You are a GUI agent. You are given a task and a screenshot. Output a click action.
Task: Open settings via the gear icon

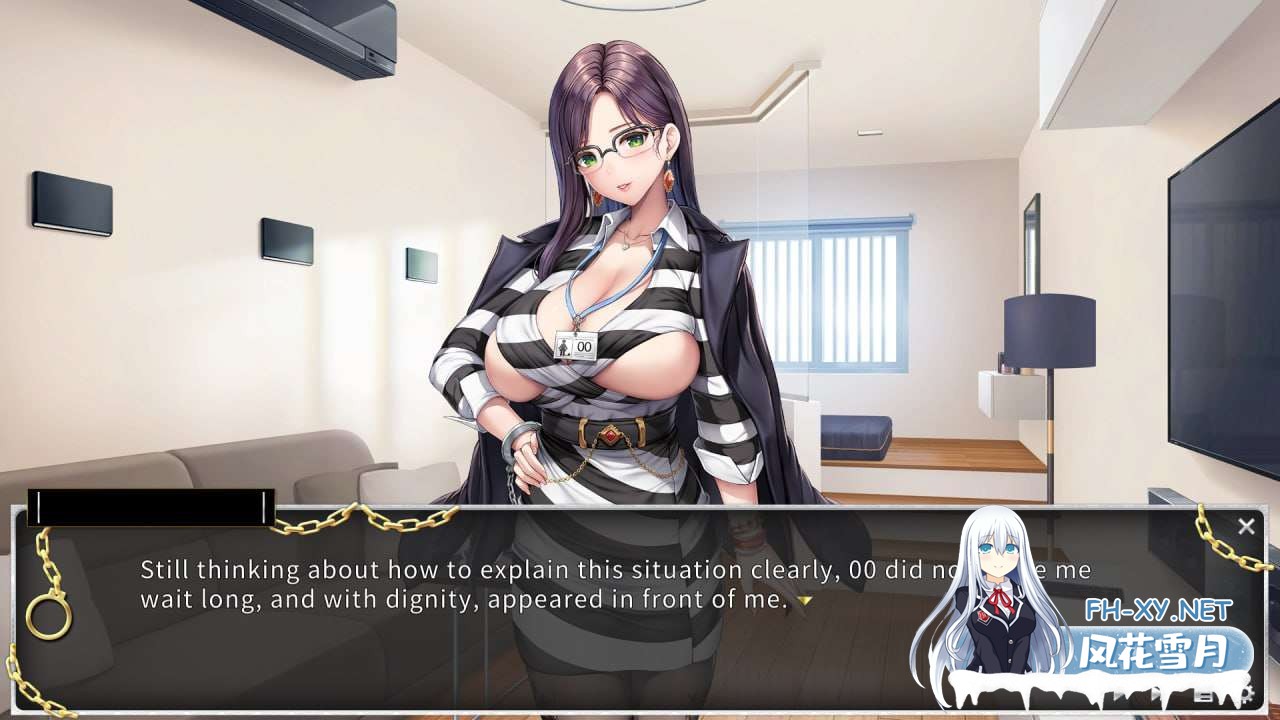pyautogui.click(x=1246, y=690)
